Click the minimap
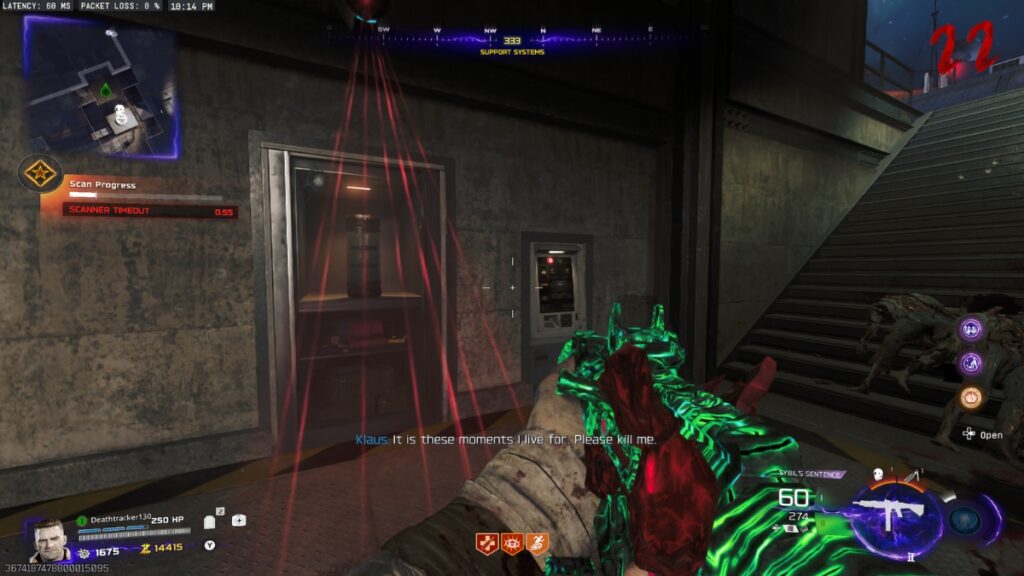The image size is (1024, 576). click(x=102, y=87)
